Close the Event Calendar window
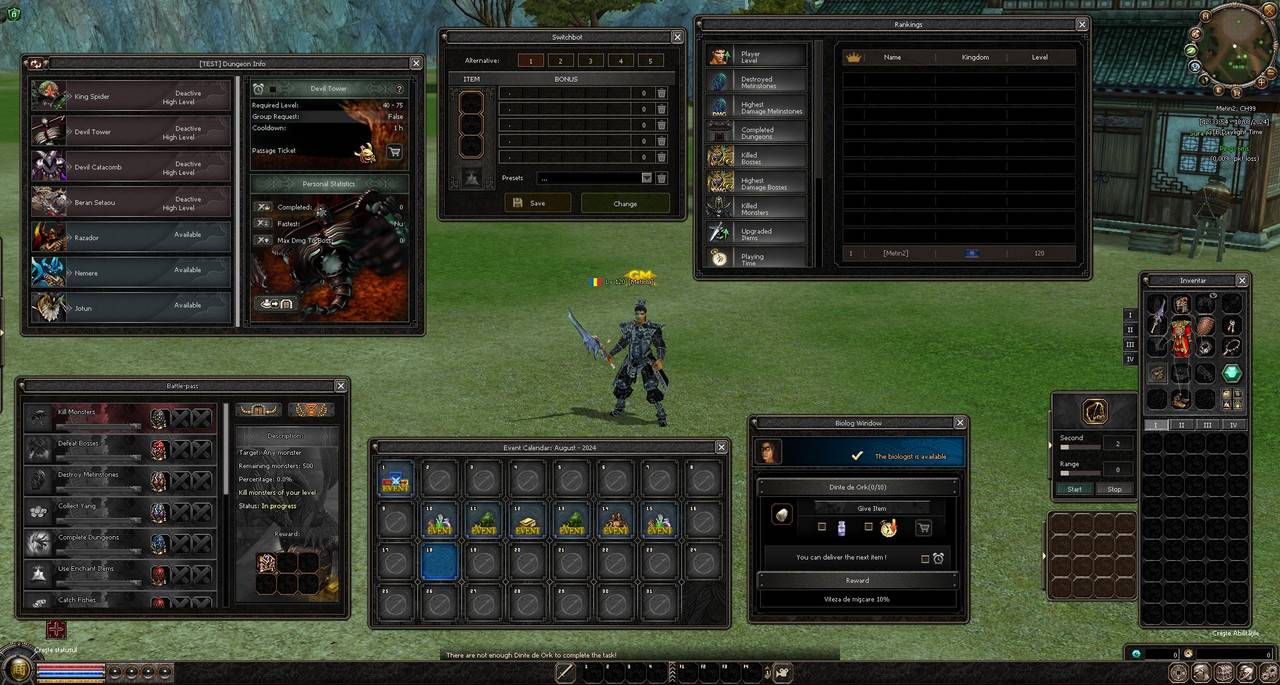The width and height of the screenshot is (1280, 685). point(721,447)
